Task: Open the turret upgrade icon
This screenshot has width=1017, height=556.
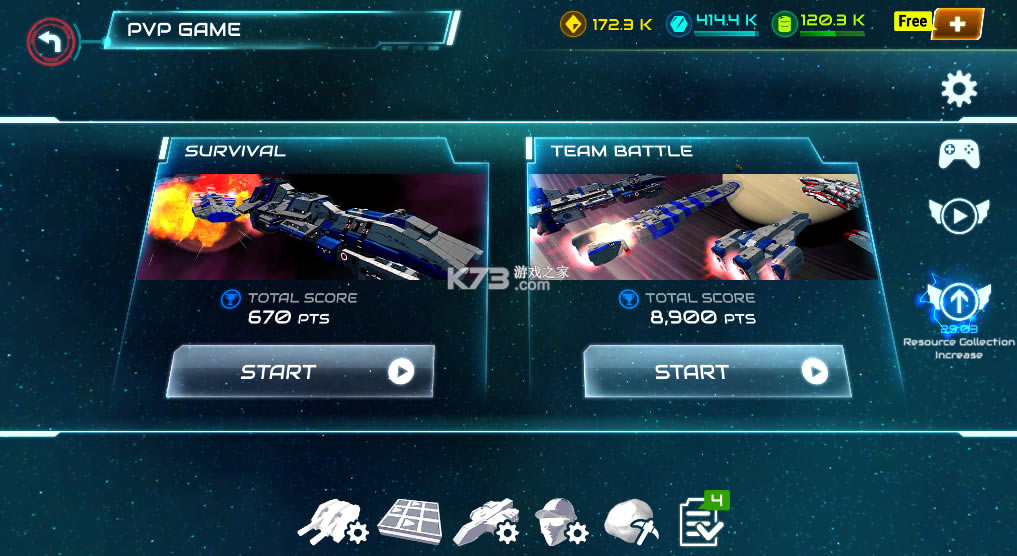Action: tap(334, 520)
